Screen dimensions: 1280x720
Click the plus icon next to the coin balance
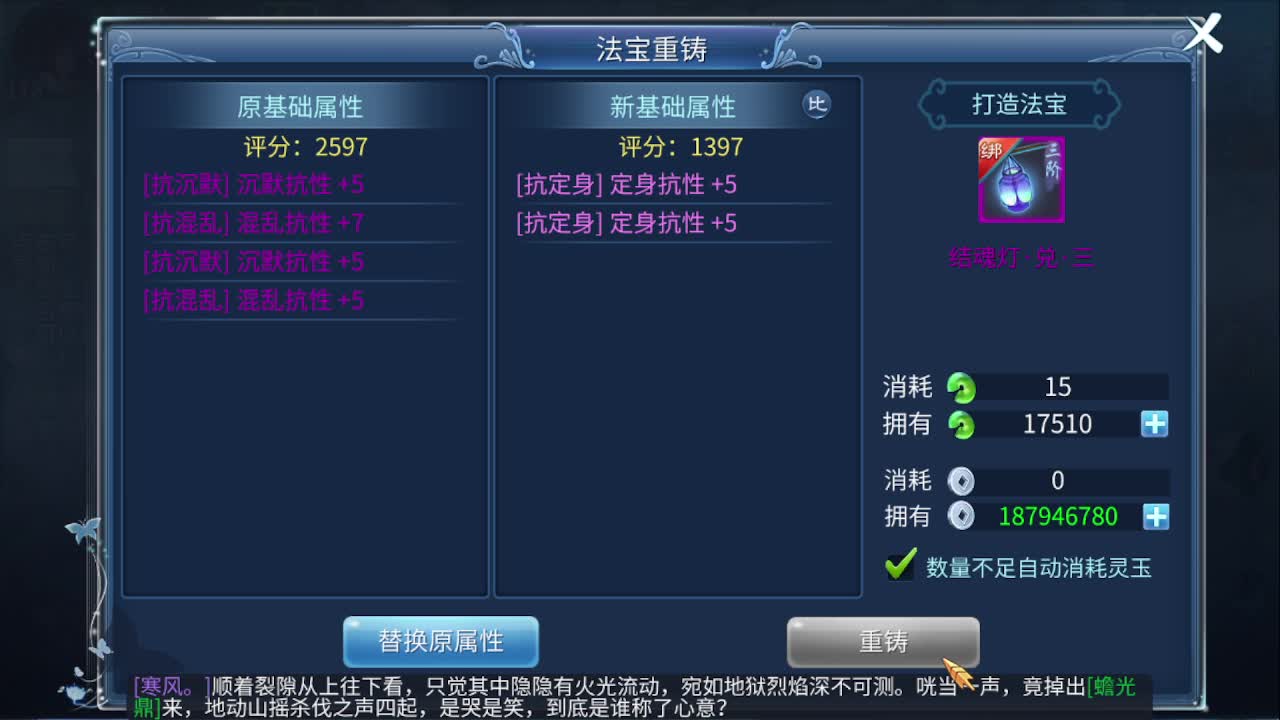point(1155,517)
